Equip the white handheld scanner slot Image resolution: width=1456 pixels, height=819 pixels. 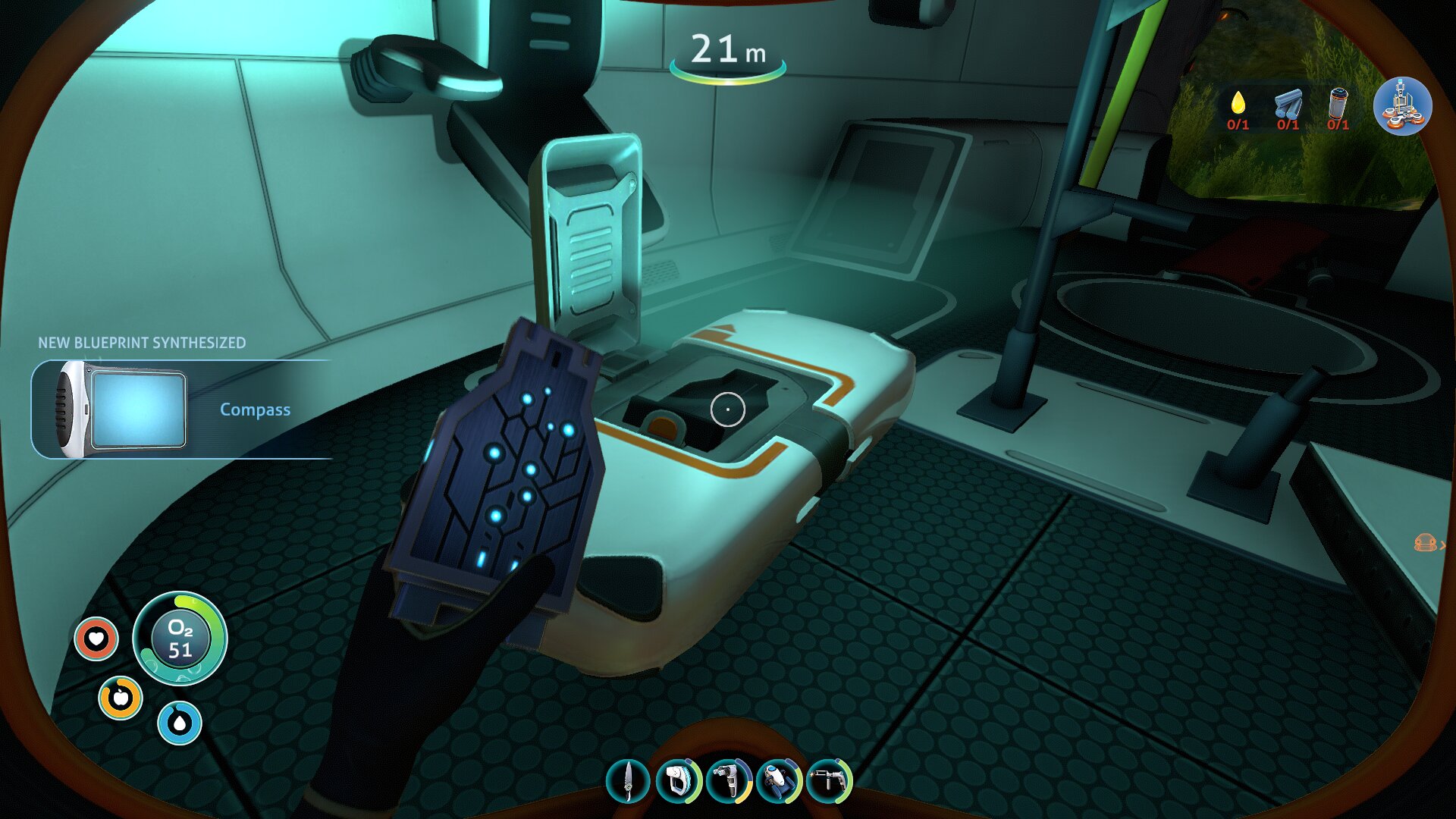[678, 780]
